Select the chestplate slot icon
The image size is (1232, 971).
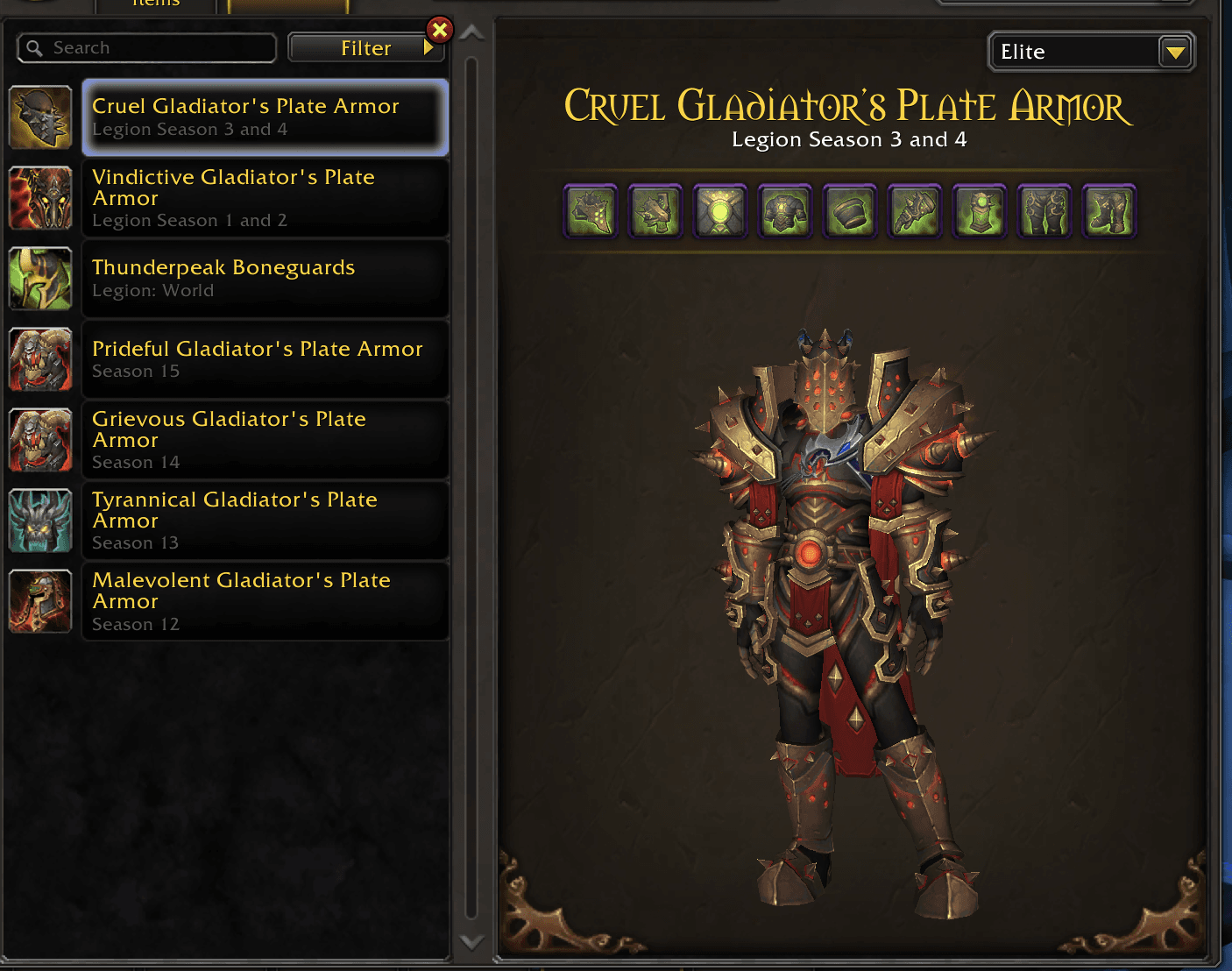coord(785,210)
